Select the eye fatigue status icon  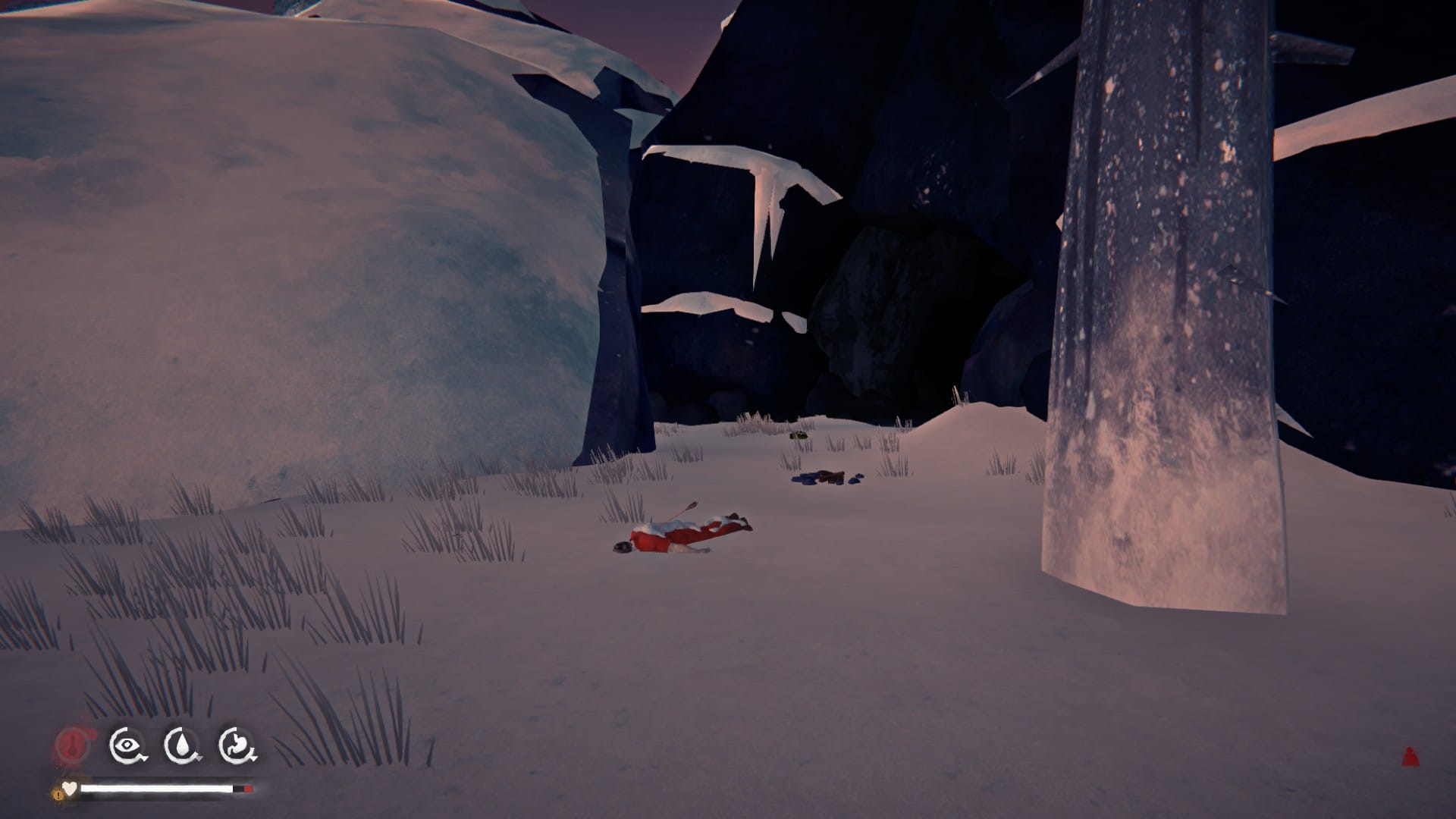click(127, 746)
